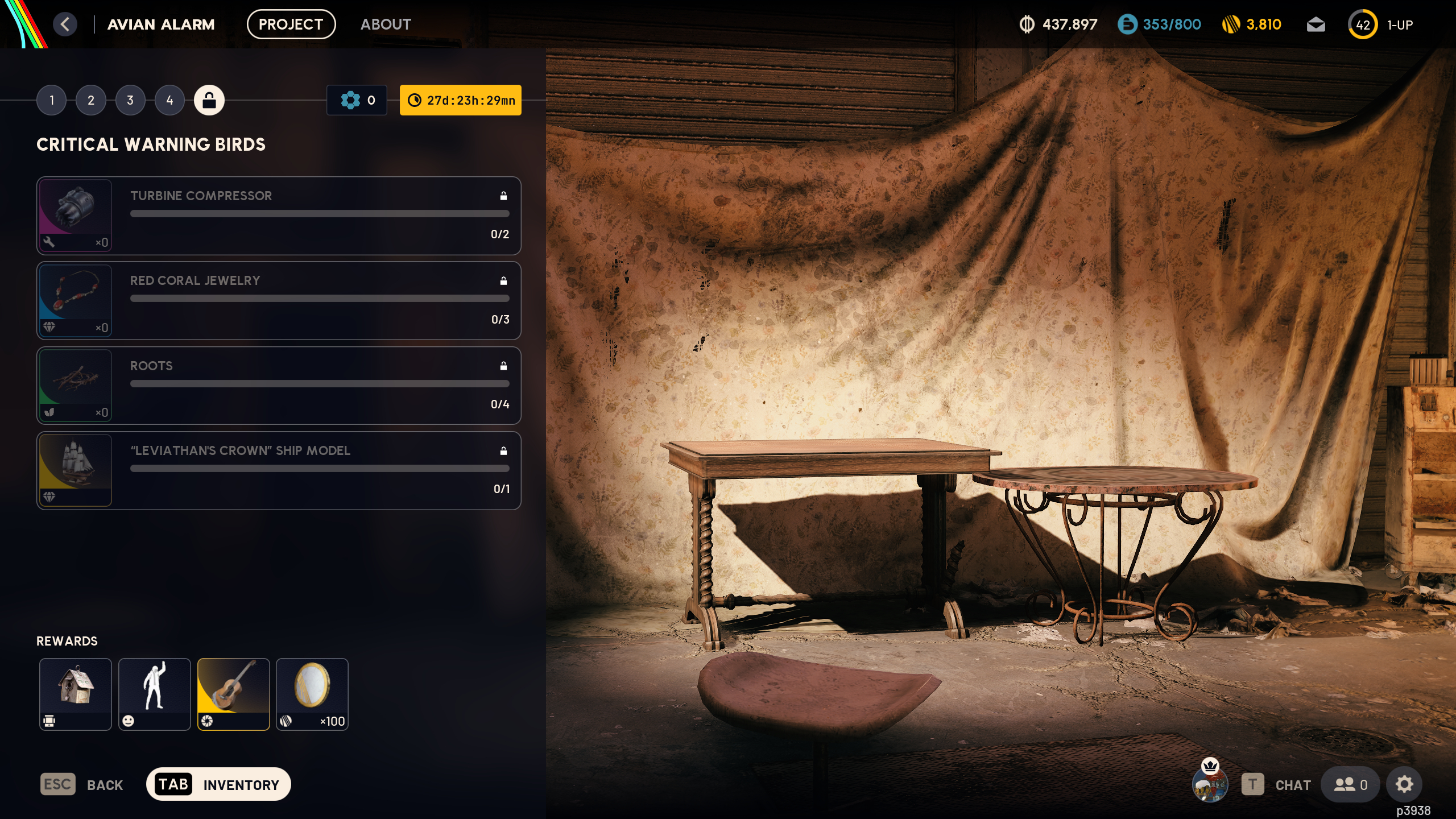1456x819 pixels.
Task: Click the main currency icon showing 437,897
Action: (x=1026, y=24)
